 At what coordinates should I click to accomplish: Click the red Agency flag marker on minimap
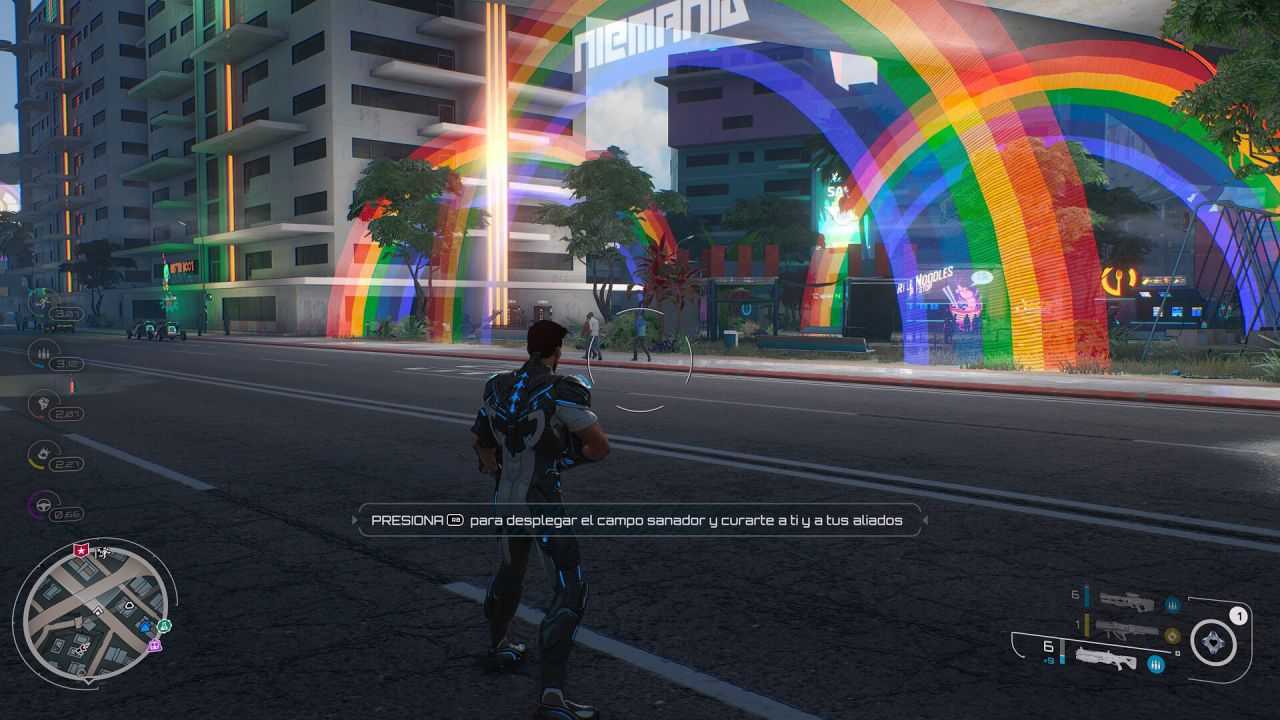[x=80, y=551]
